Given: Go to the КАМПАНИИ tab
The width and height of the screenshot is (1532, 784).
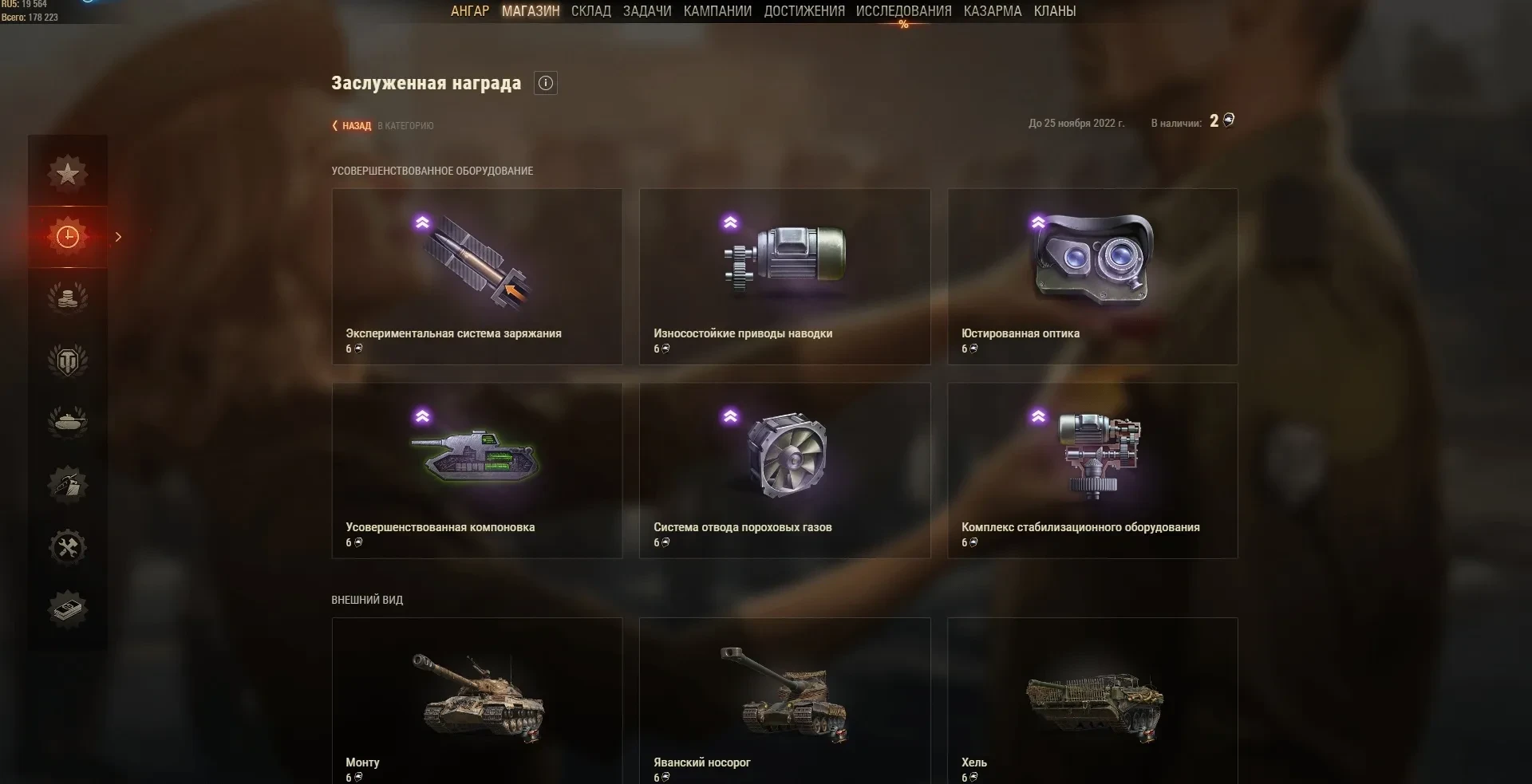Looking at the screenshot, I should click(717, 11).
